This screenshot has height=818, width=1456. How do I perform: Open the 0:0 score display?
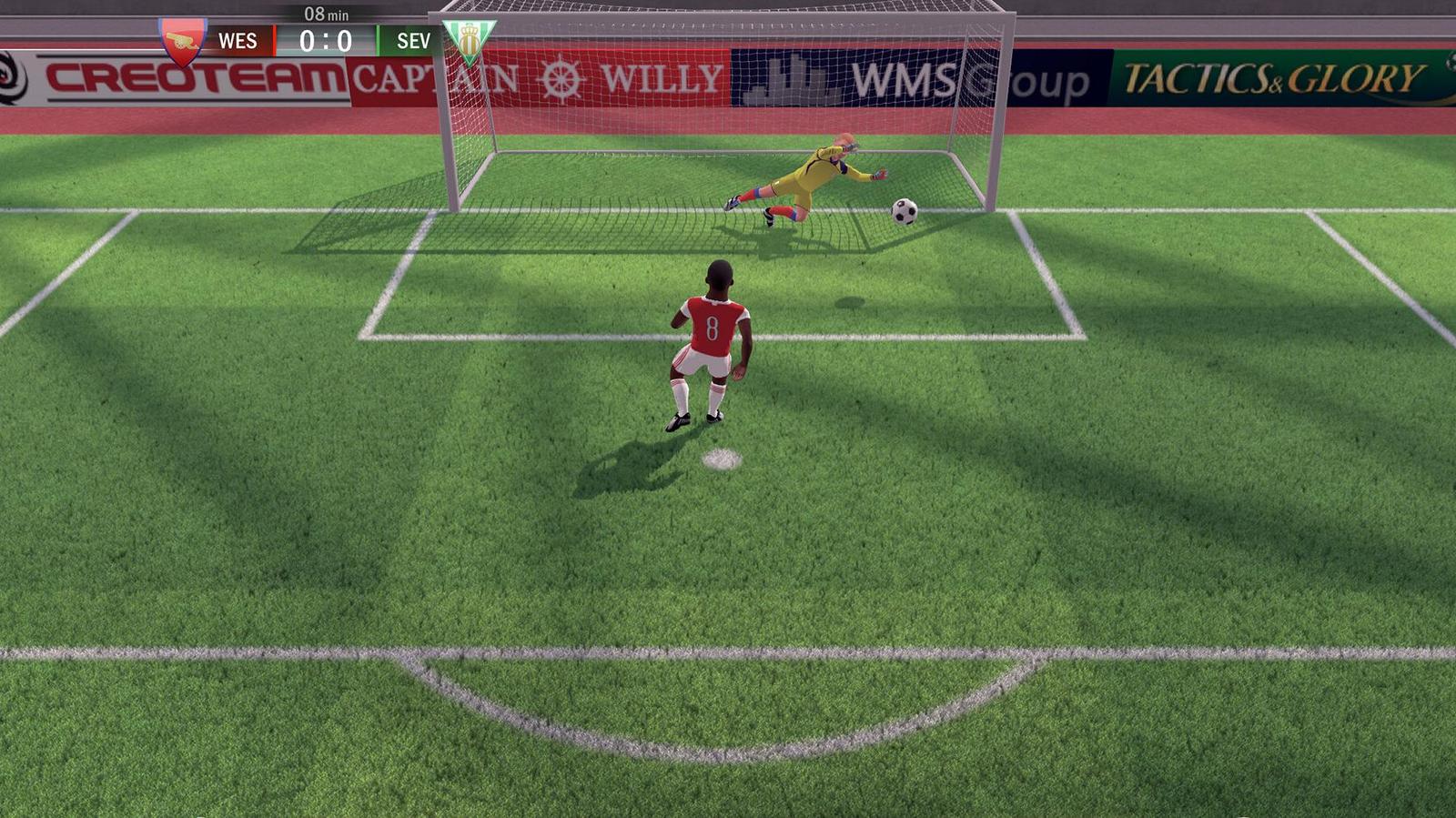326,41
